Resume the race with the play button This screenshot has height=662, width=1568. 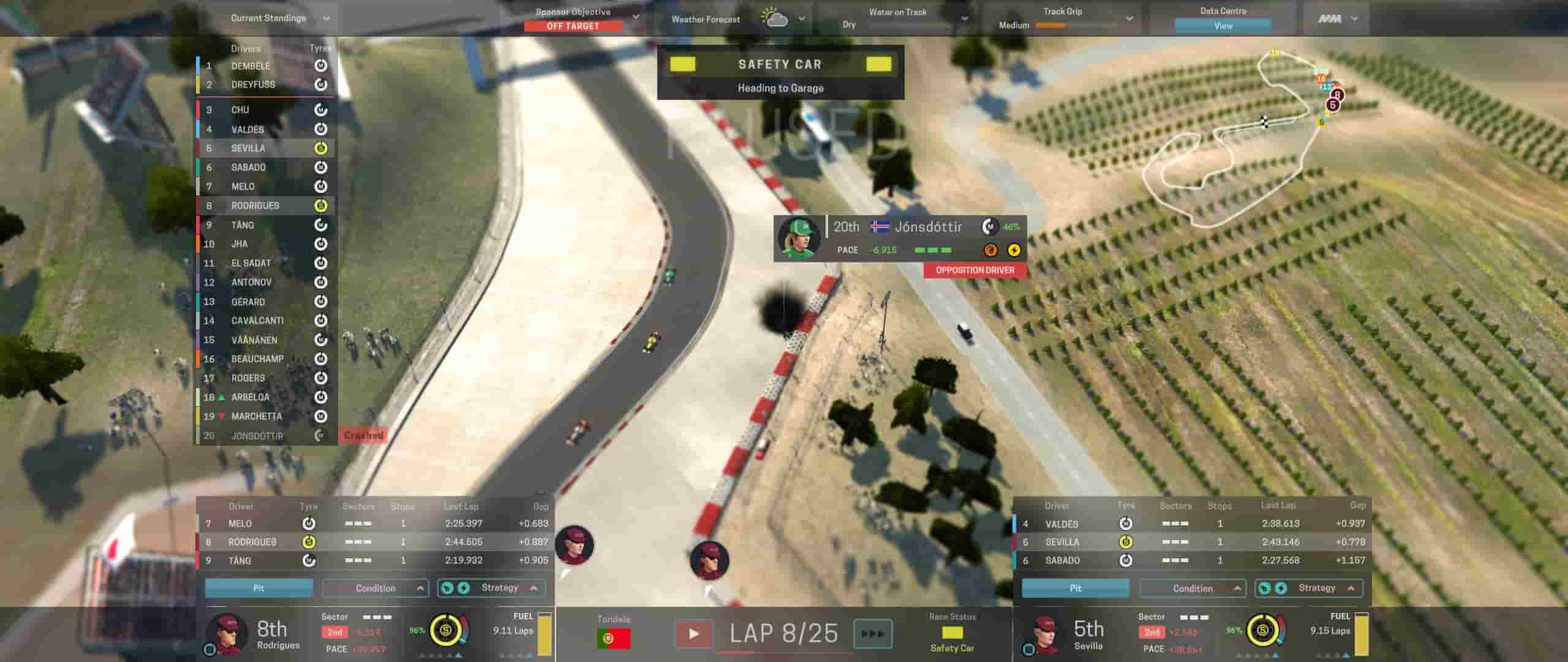[x=693, y=633]
